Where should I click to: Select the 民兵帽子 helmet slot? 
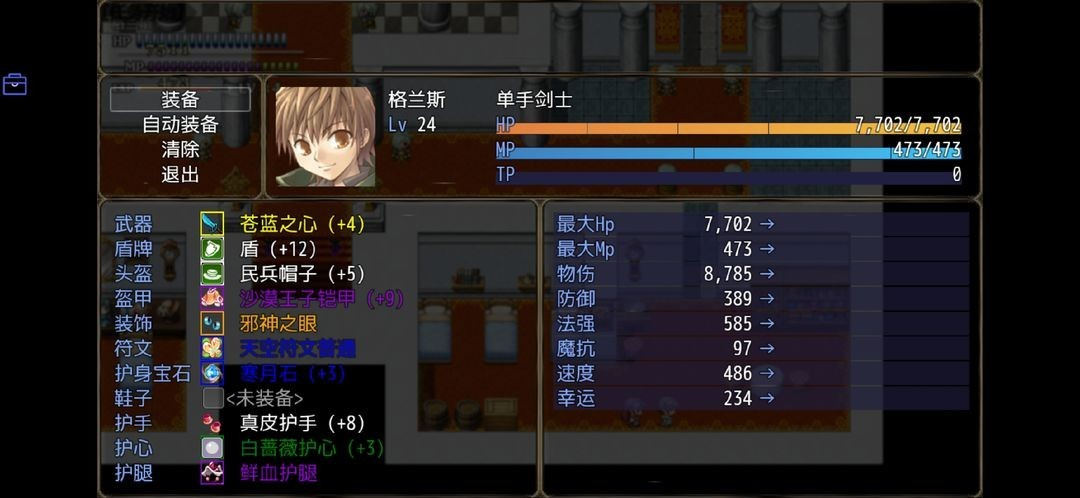(x=302, y=274)
